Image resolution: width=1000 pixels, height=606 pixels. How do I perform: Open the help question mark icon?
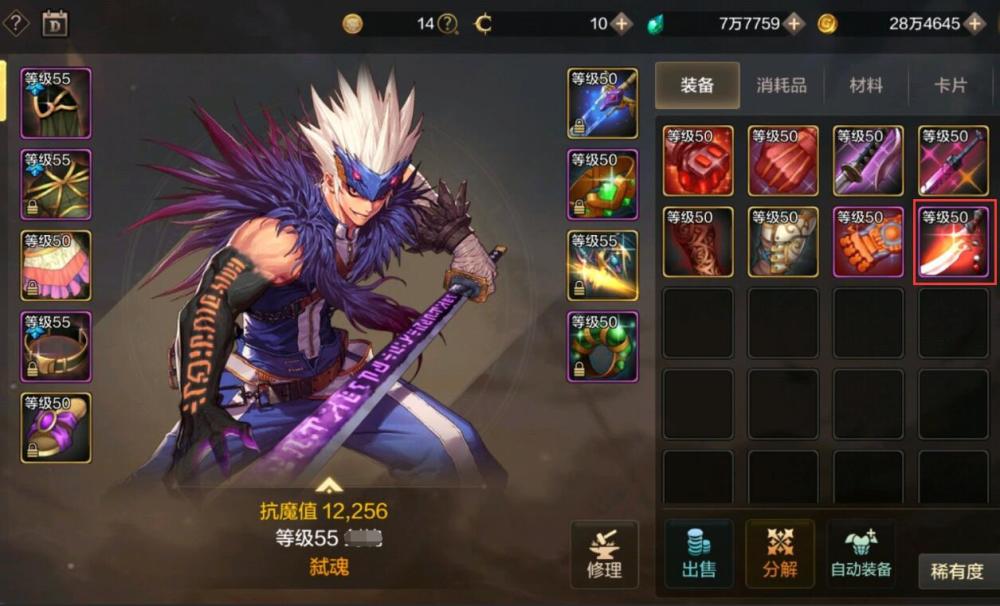17,23
